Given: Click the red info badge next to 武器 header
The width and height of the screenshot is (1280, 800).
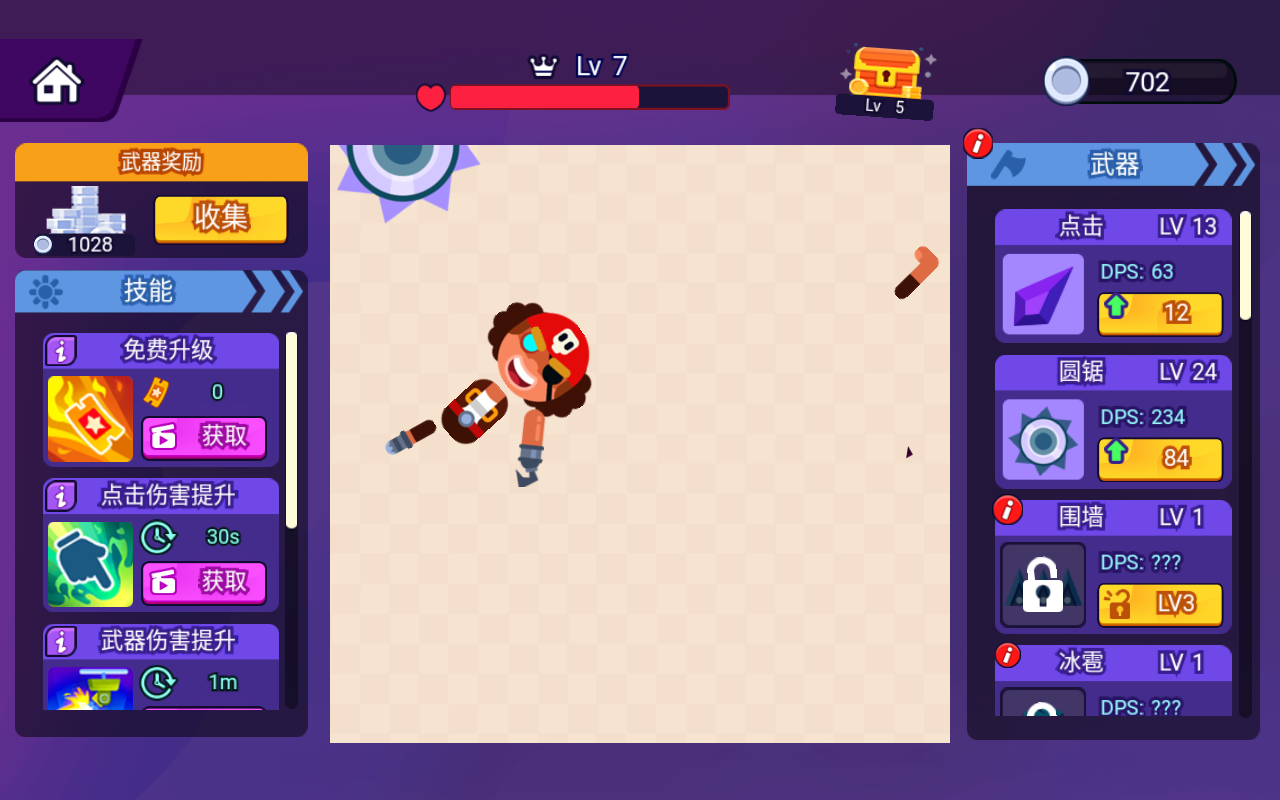Looking at the screenshot, I should click(x=977, y=143).
